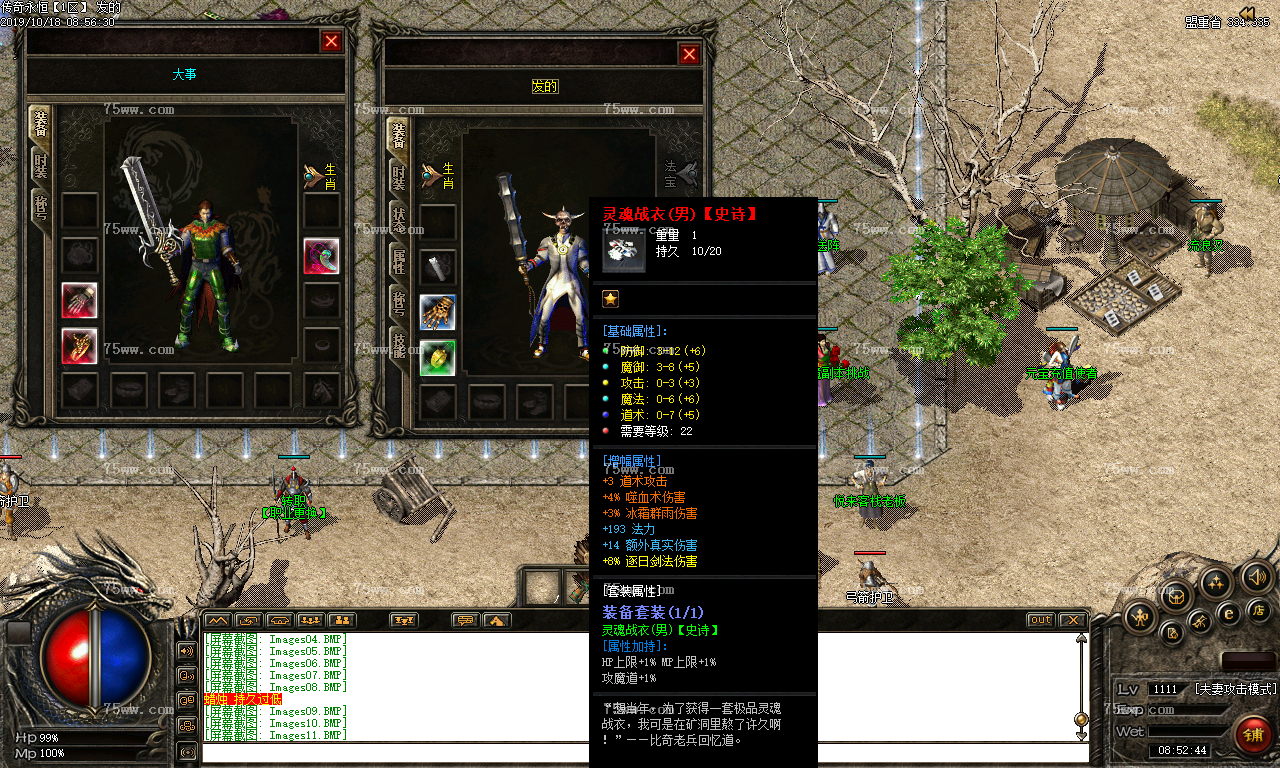Open the 店 shop button

(x=1258, y=609)
